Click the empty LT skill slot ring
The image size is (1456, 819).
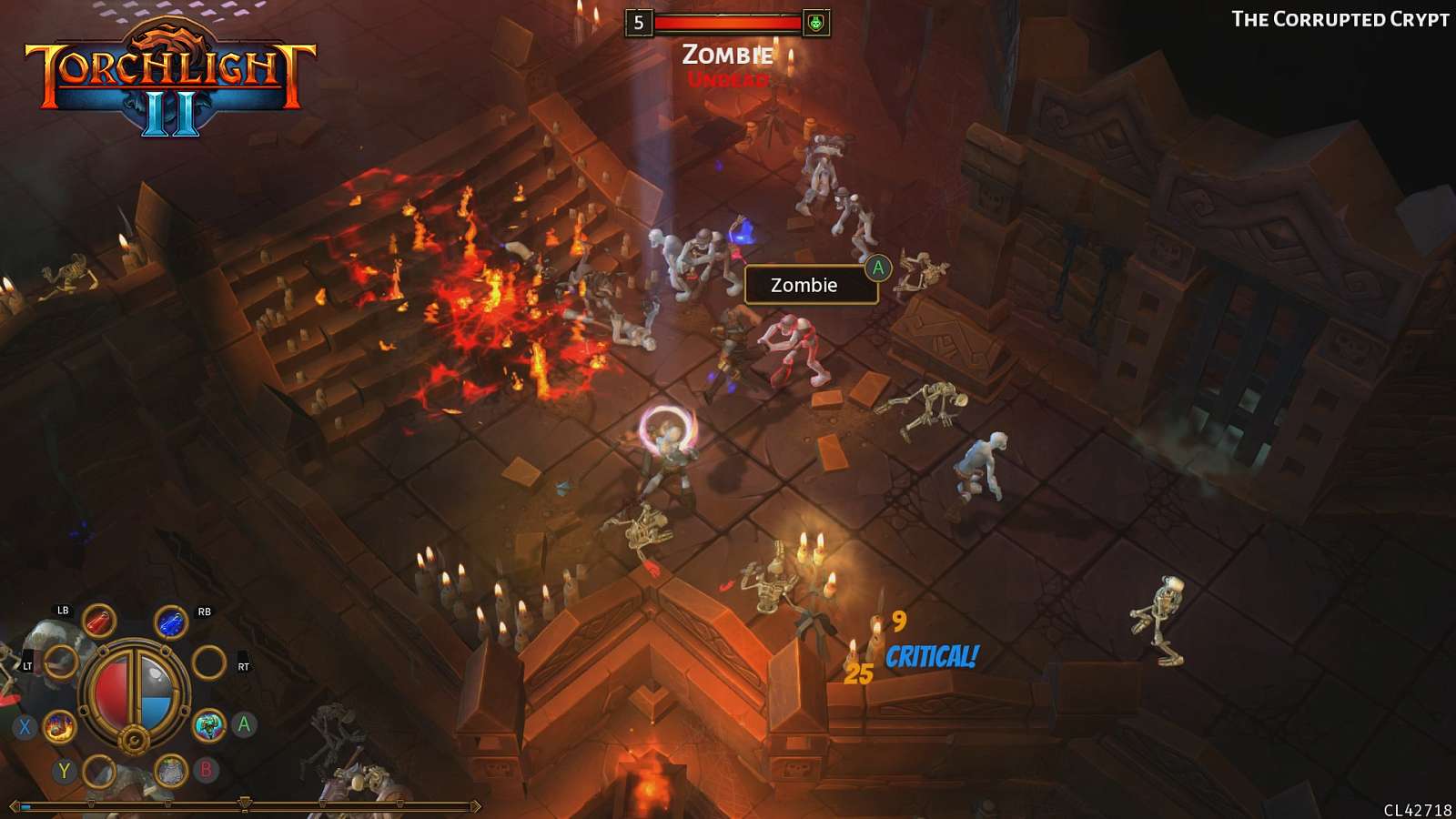tap(62, 662)
